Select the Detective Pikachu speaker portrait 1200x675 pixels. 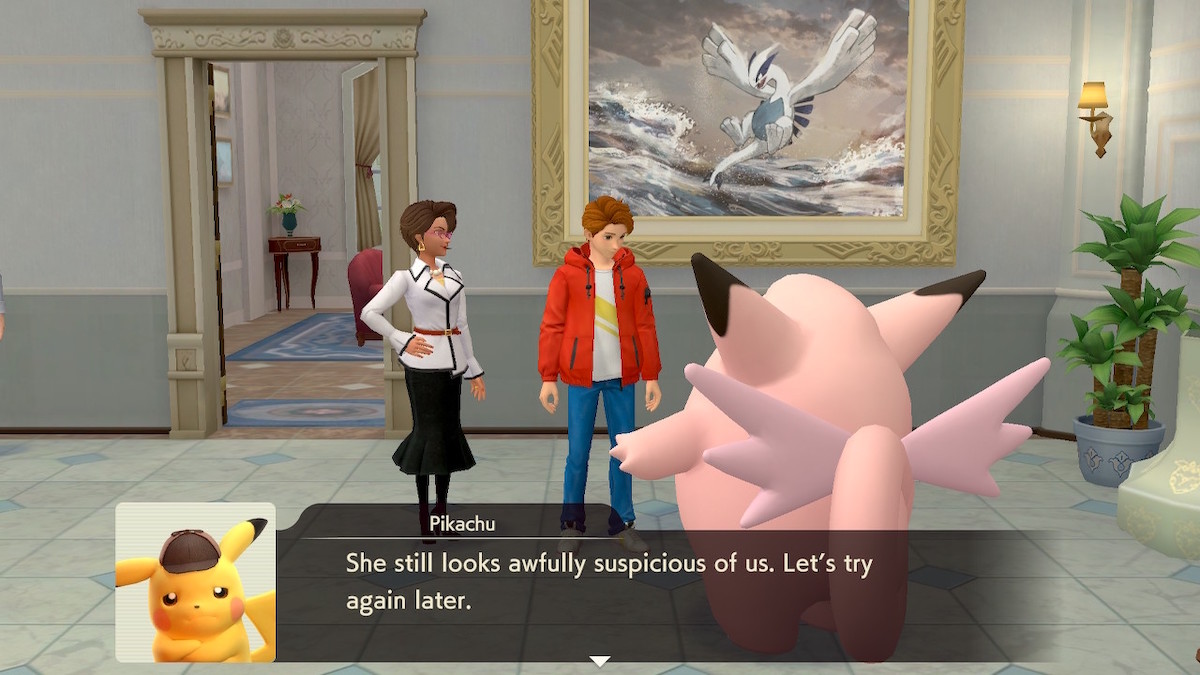click(195, 582)
